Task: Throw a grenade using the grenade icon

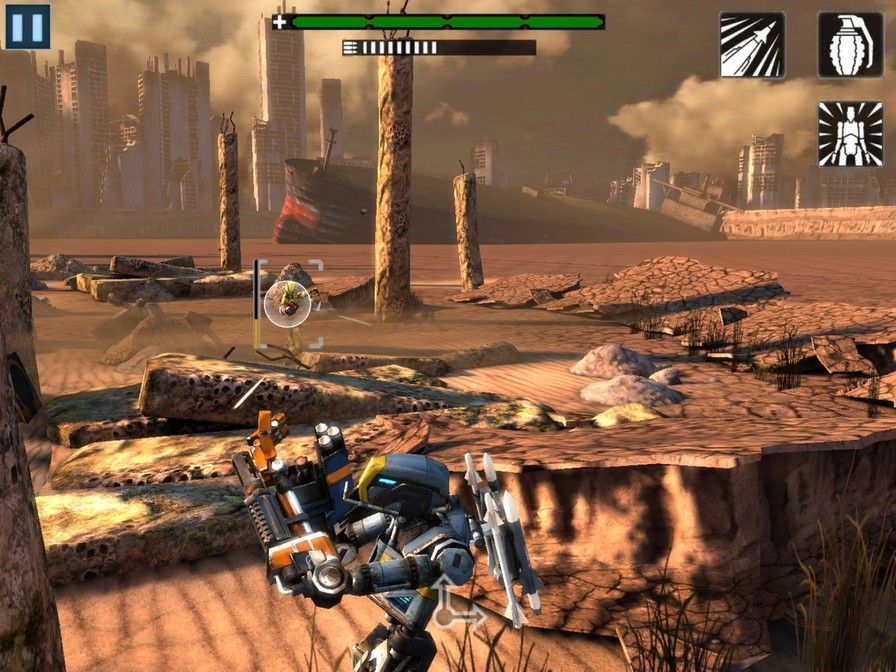Action: pyautogui.click(x=850, y=45)
